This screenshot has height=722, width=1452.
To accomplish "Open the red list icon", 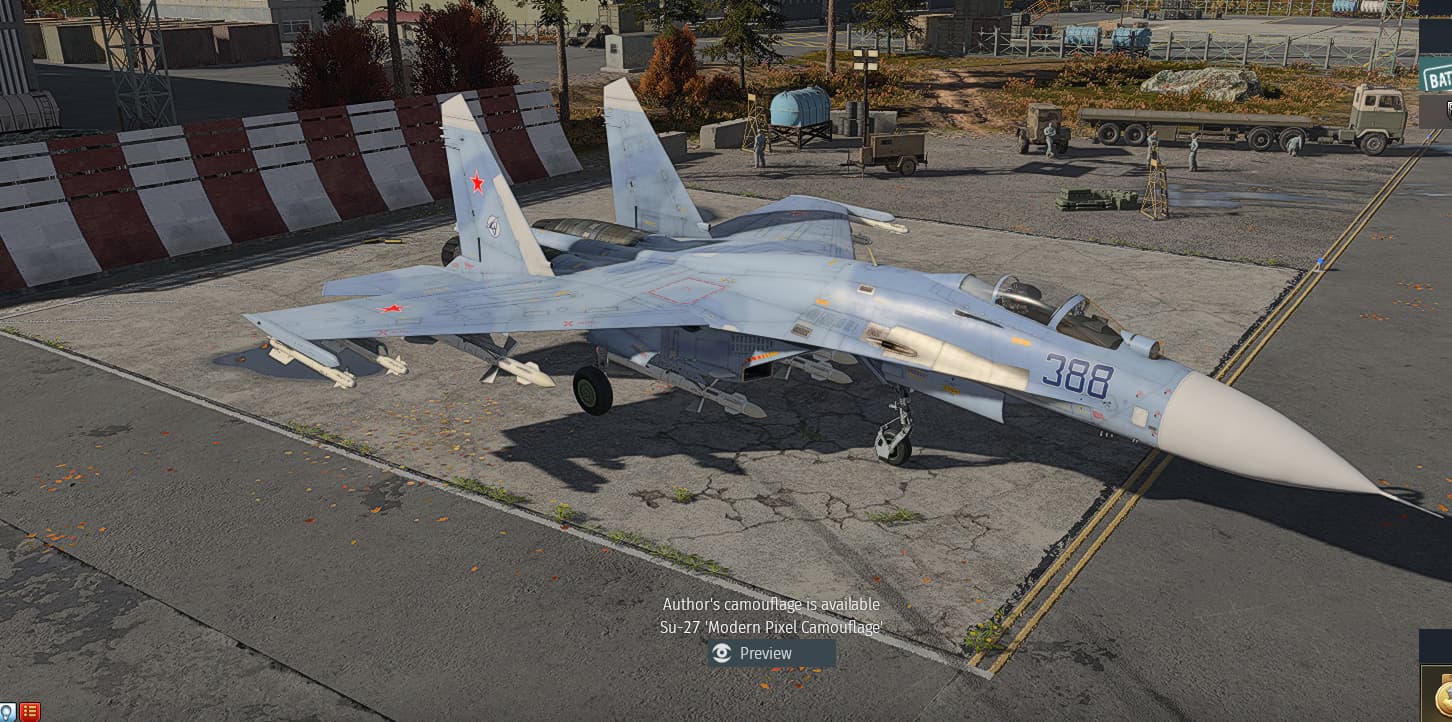I will 30,712.
